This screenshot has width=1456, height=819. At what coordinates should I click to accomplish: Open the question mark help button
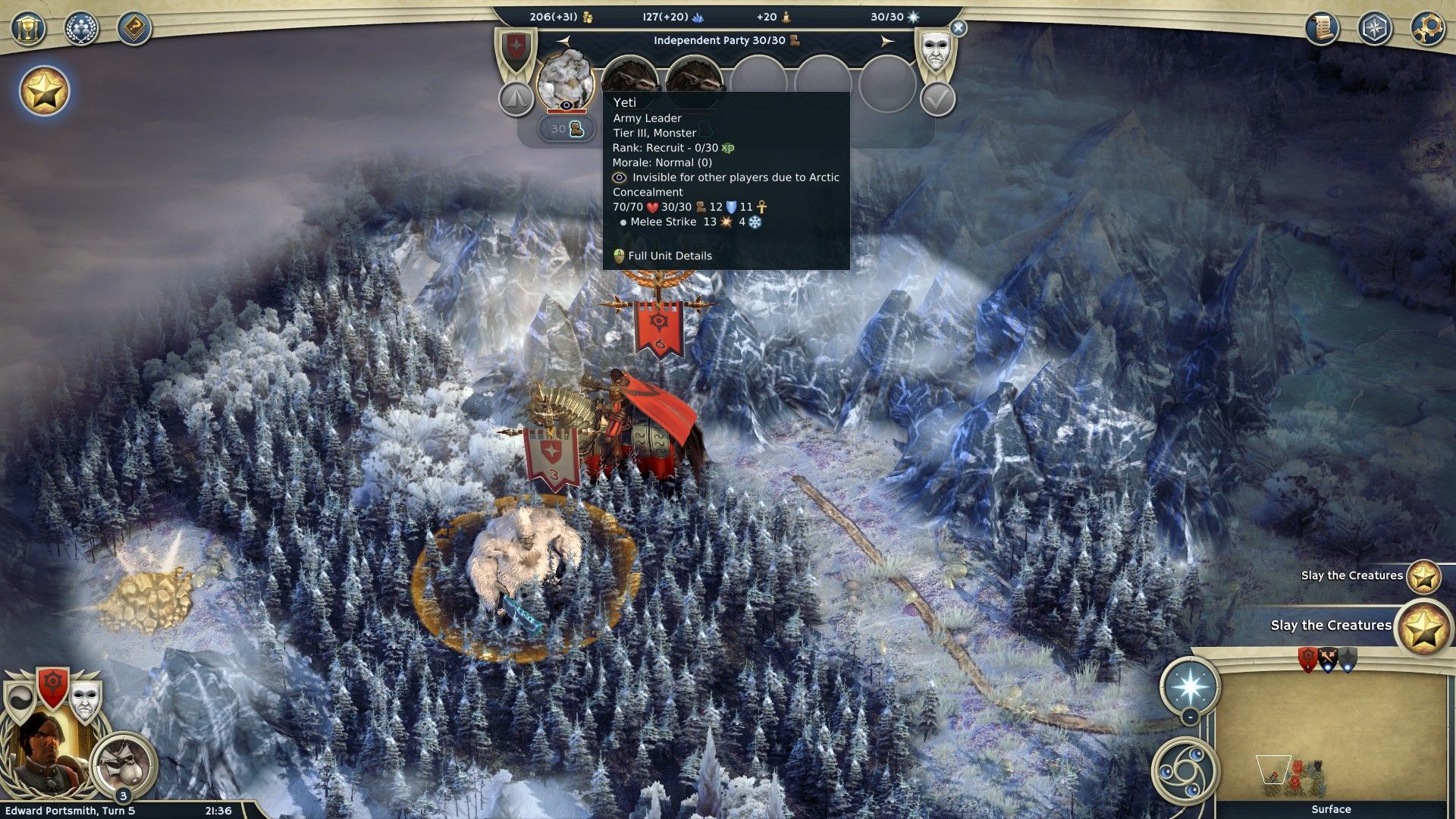click(x=134, y=30)
